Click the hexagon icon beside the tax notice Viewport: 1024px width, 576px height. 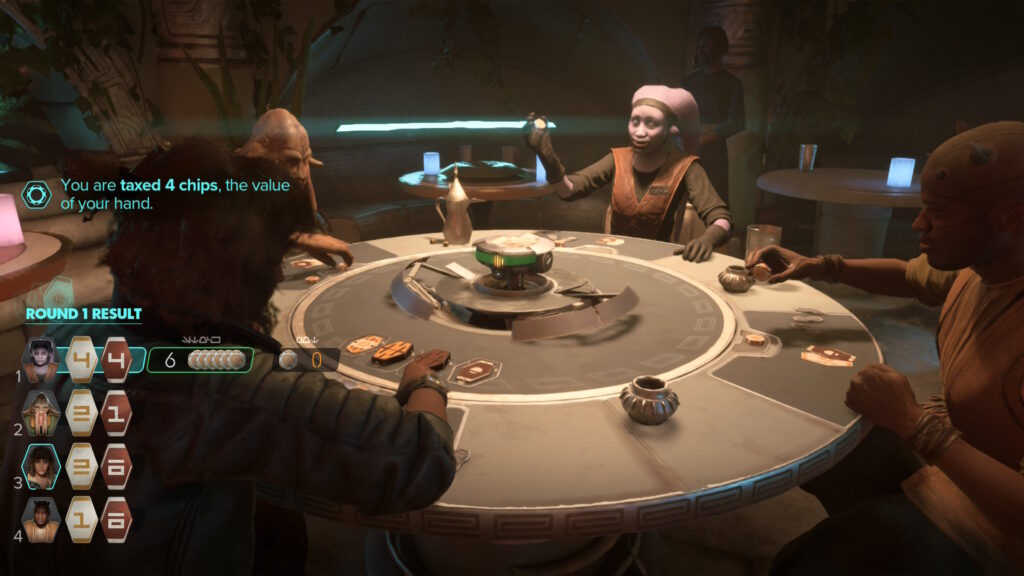pyautogui.click(x=36, y=194)
